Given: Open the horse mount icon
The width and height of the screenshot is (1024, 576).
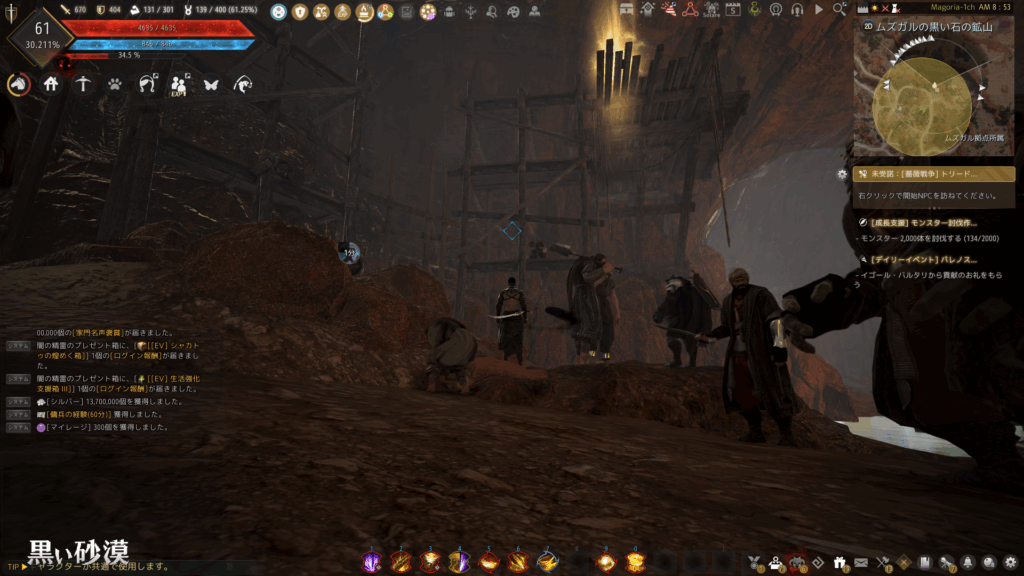Looking at the screenshot, I should 18,85.
